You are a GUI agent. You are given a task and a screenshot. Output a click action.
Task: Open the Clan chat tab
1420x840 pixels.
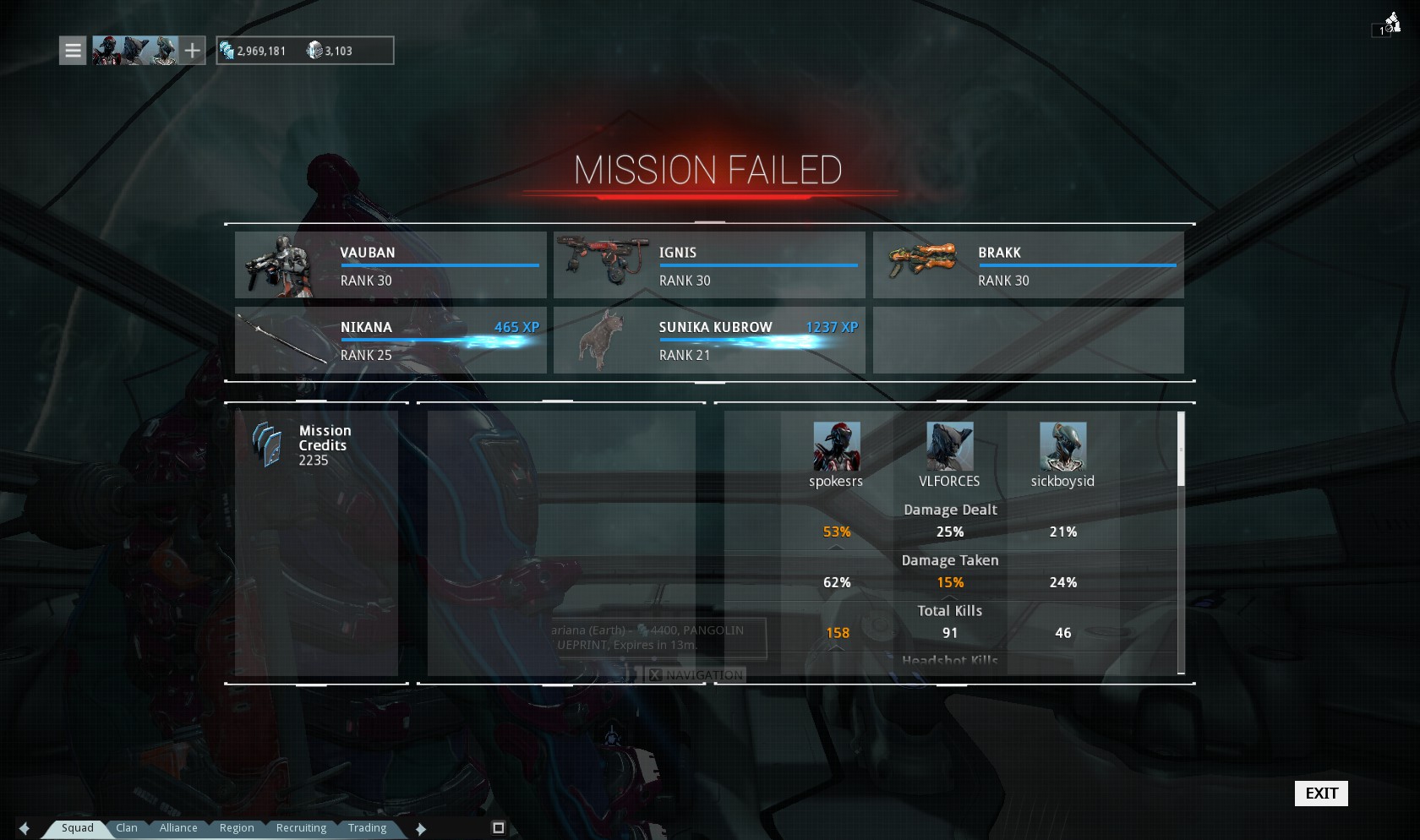click(x=127, y=828)
